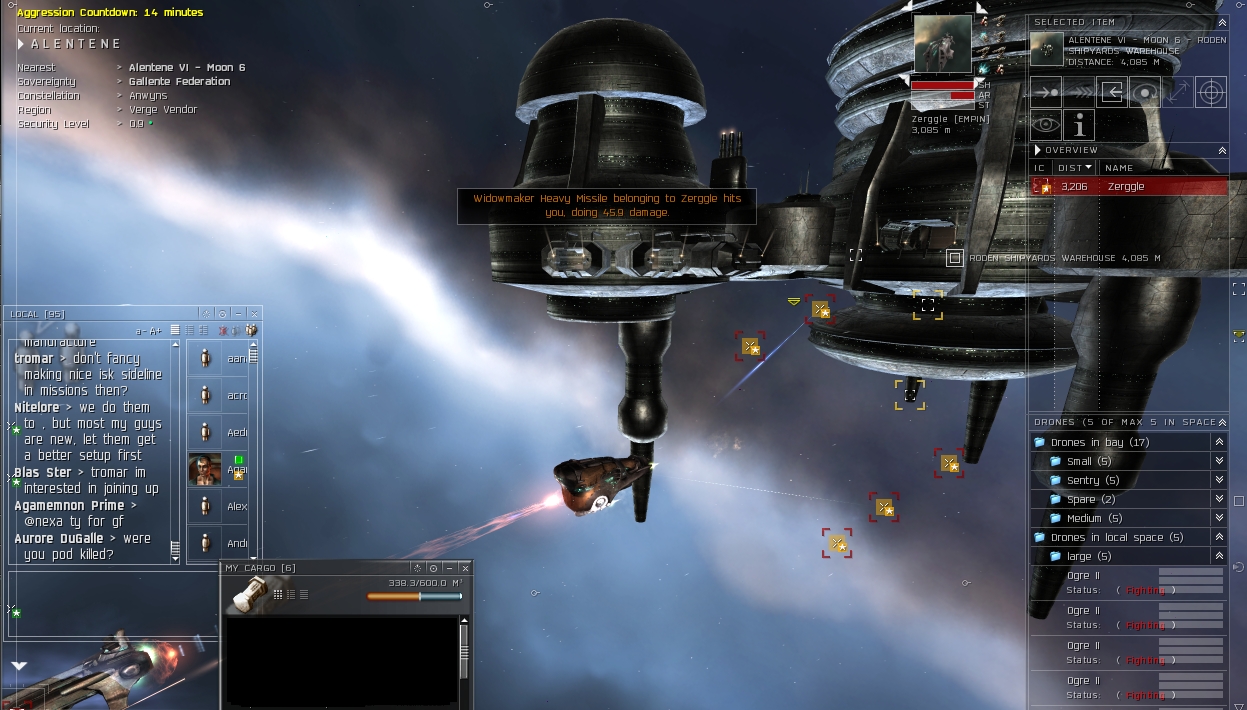The width and height of the screenshot is (1247, 710).
Task: Activate the Orbit icon in Selected Item
Action: click(1145, 92)
